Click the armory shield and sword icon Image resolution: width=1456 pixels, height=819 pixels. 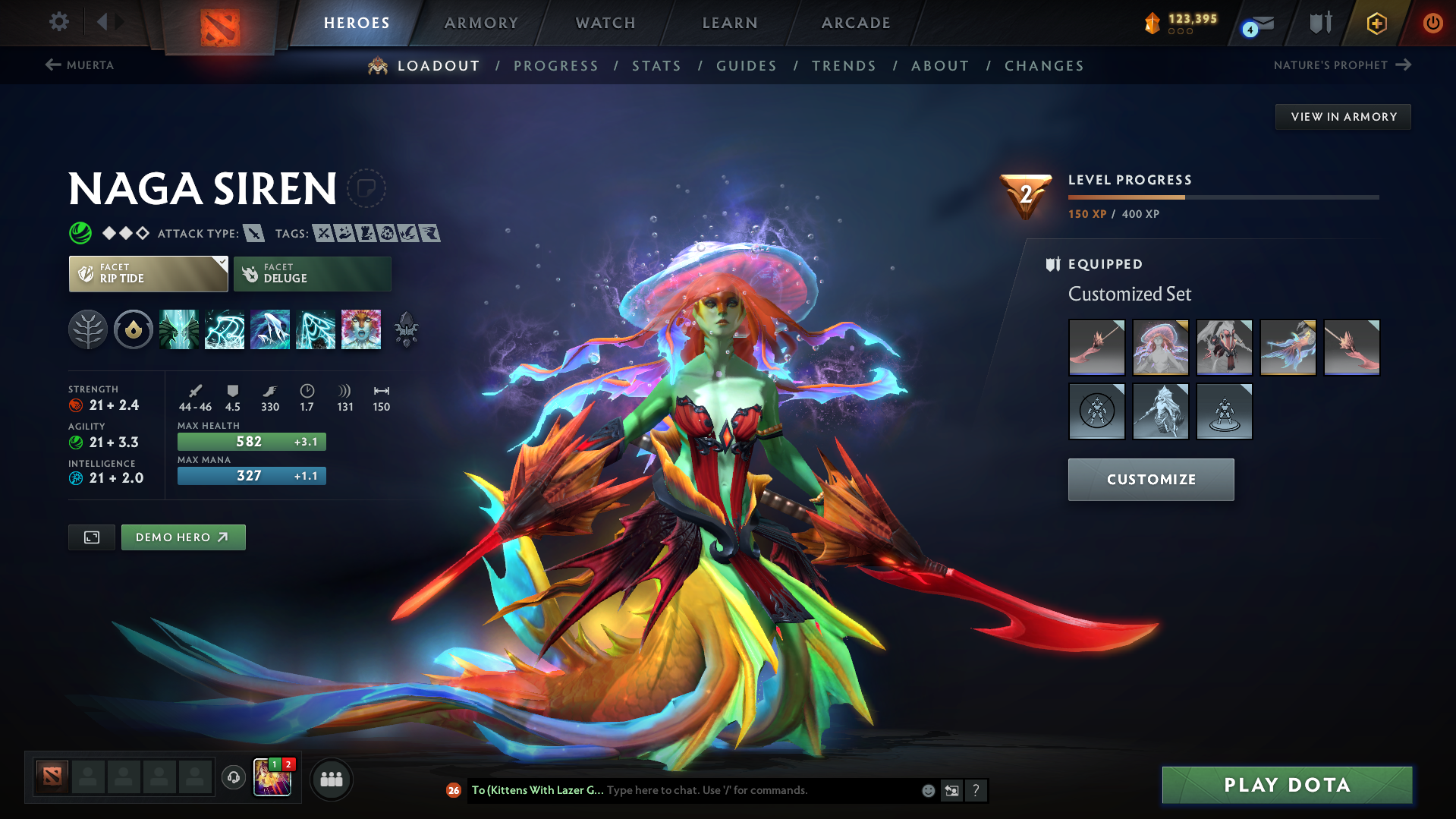pos(1319,23)
